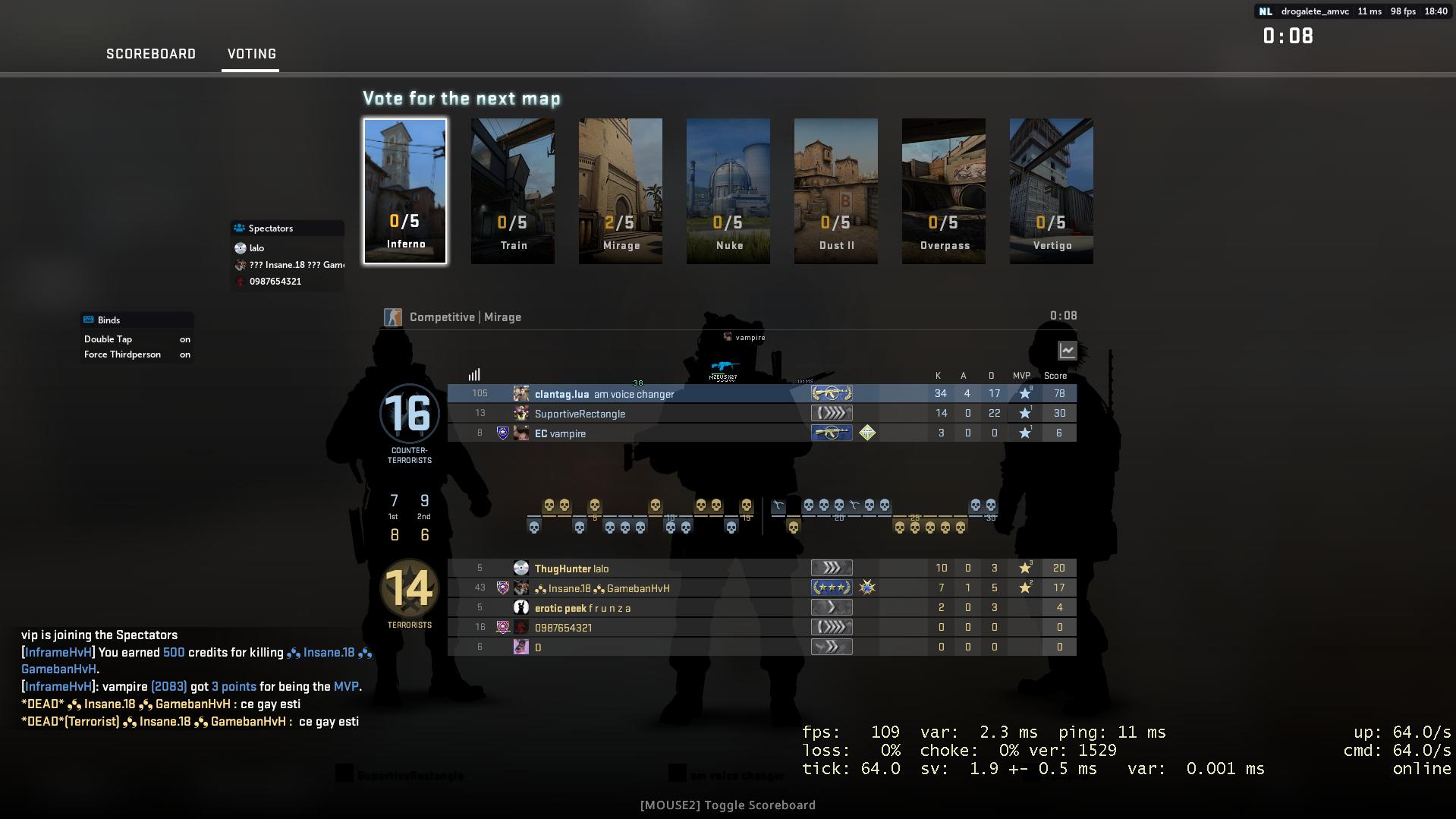Switch to the Scoreboard tab
The height and width of the screenshot is (819, 1456).
point(150,54)
